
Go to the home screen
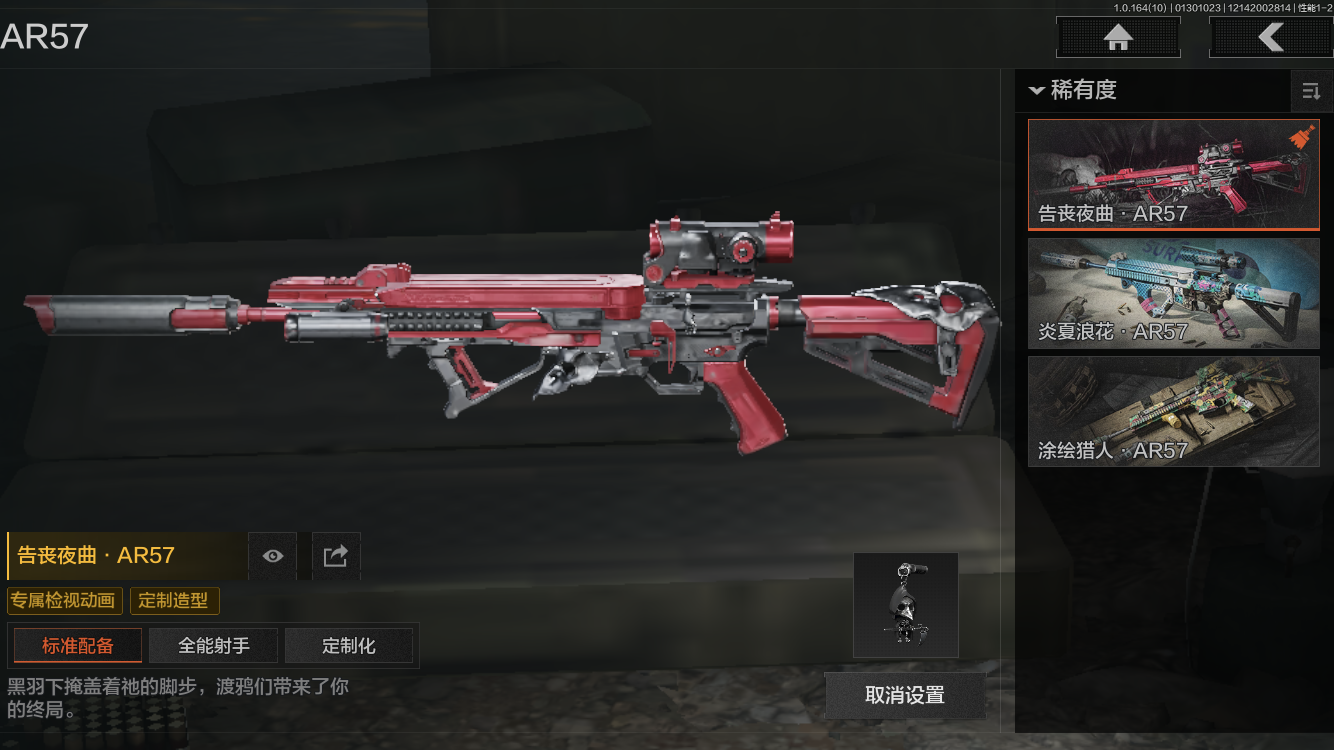click(1118, 38)
